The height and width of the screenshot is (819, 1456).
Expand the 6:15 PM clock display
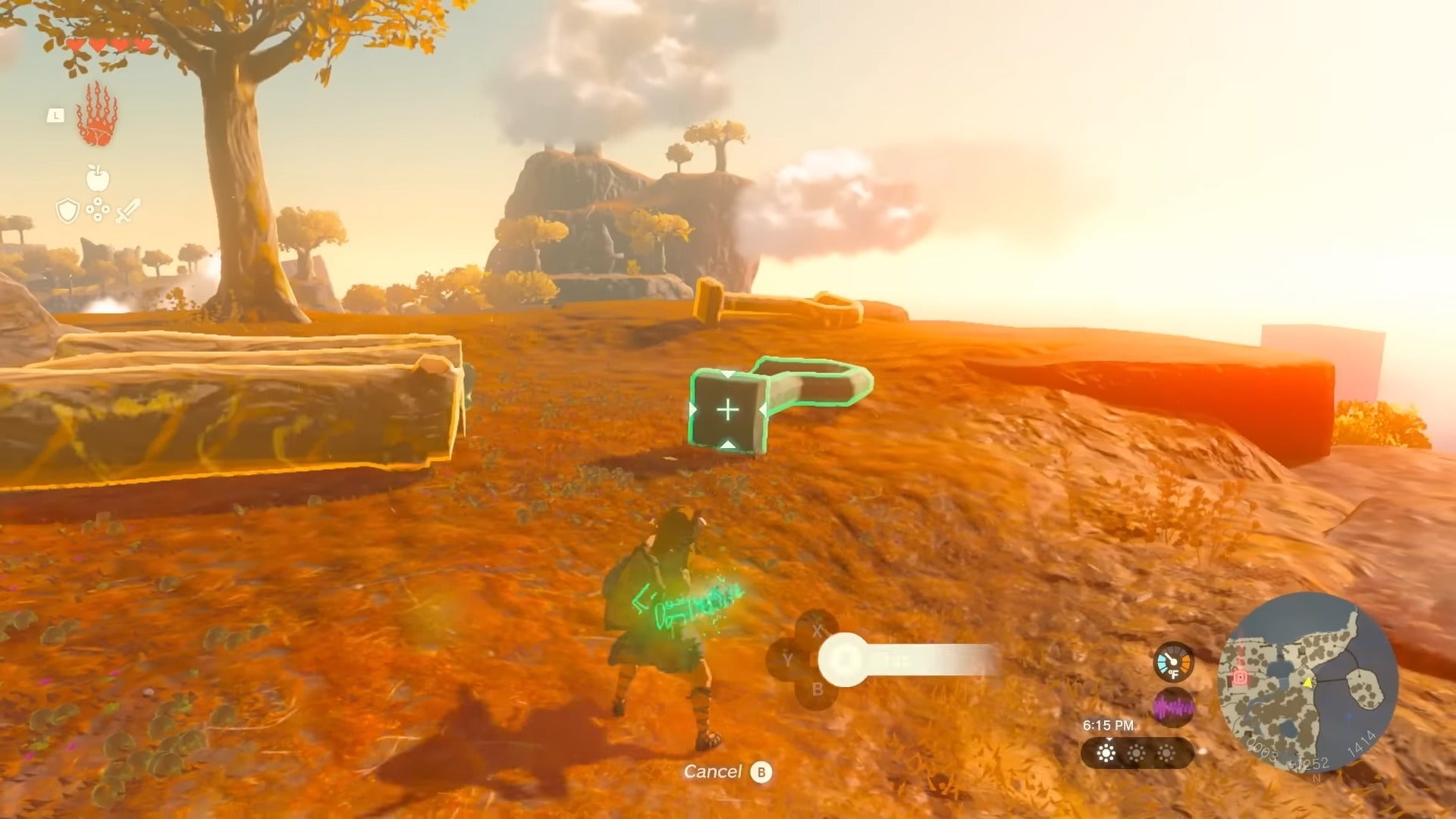(x=1109, y=724)
